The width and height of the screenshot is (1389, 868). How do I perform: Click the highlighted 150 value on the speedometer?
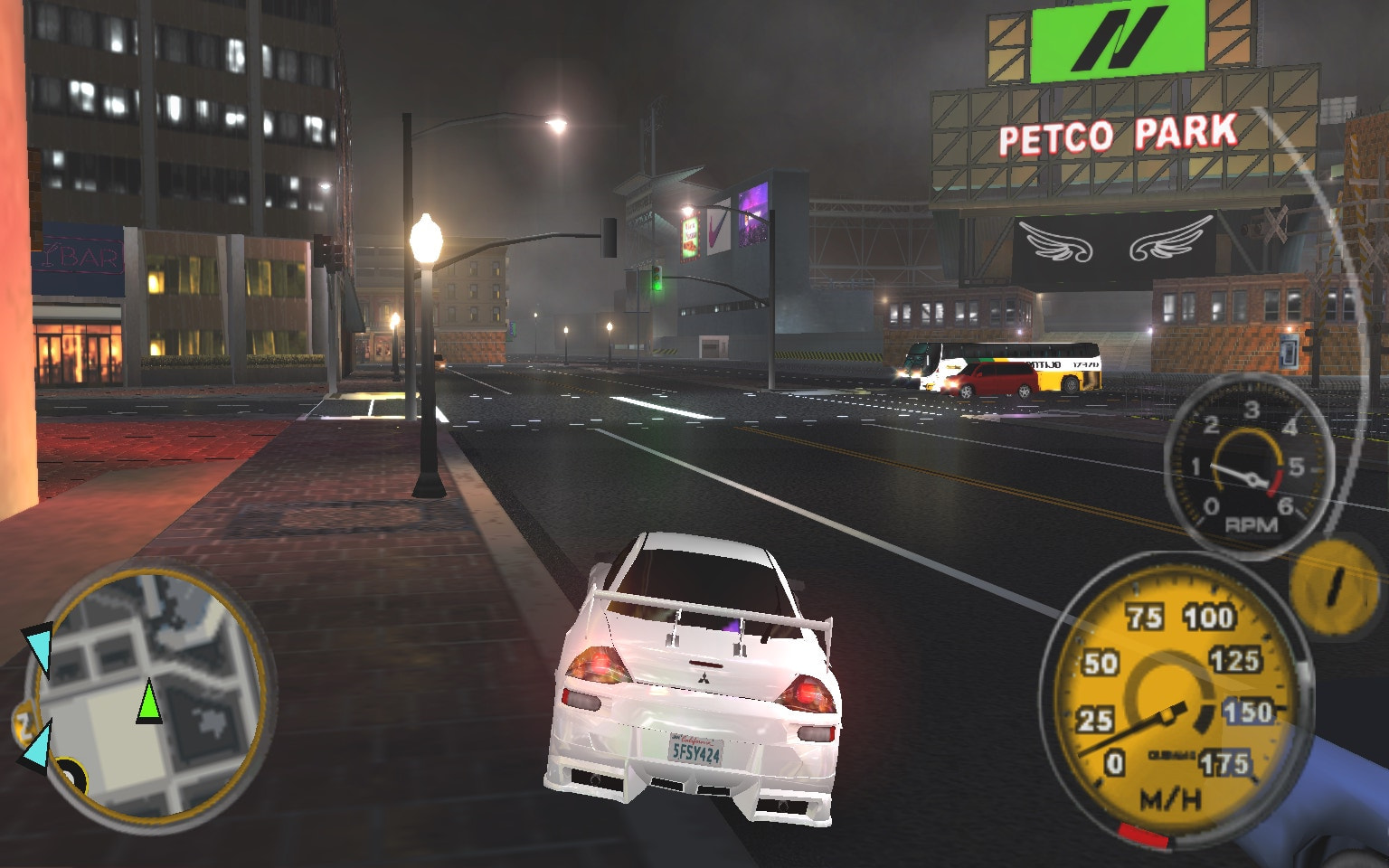pyautogui.click(x=1247, y=711)
